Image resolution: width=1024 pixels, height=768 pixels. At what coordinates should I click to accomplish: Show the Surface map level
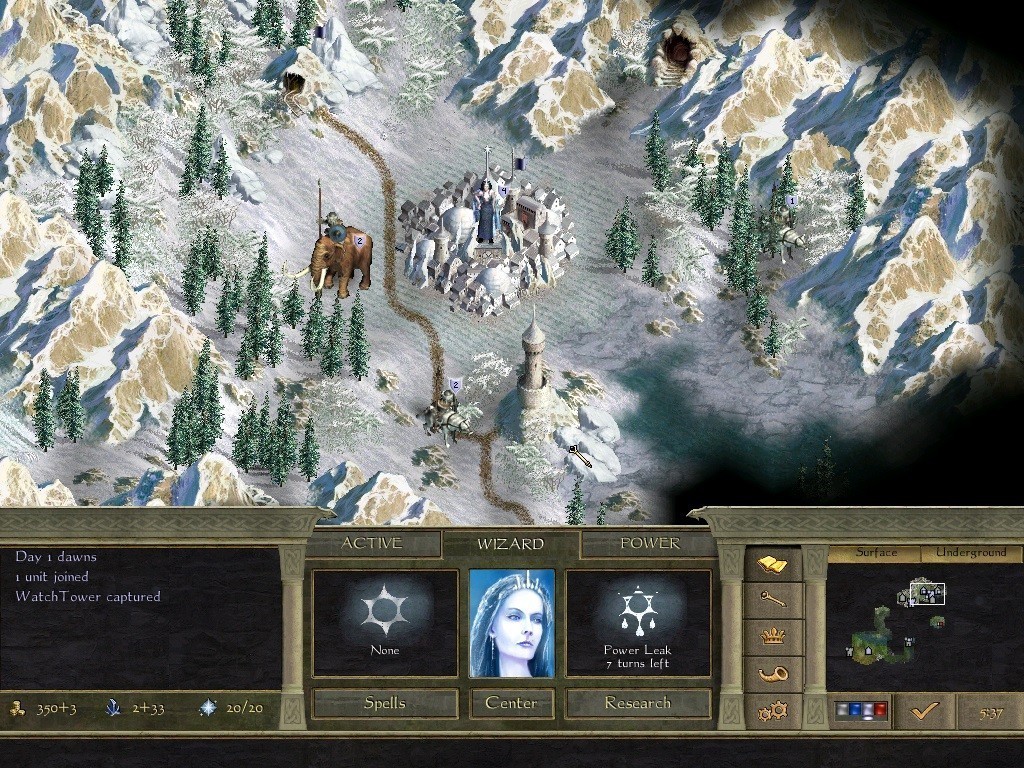[x=876, y=553]
